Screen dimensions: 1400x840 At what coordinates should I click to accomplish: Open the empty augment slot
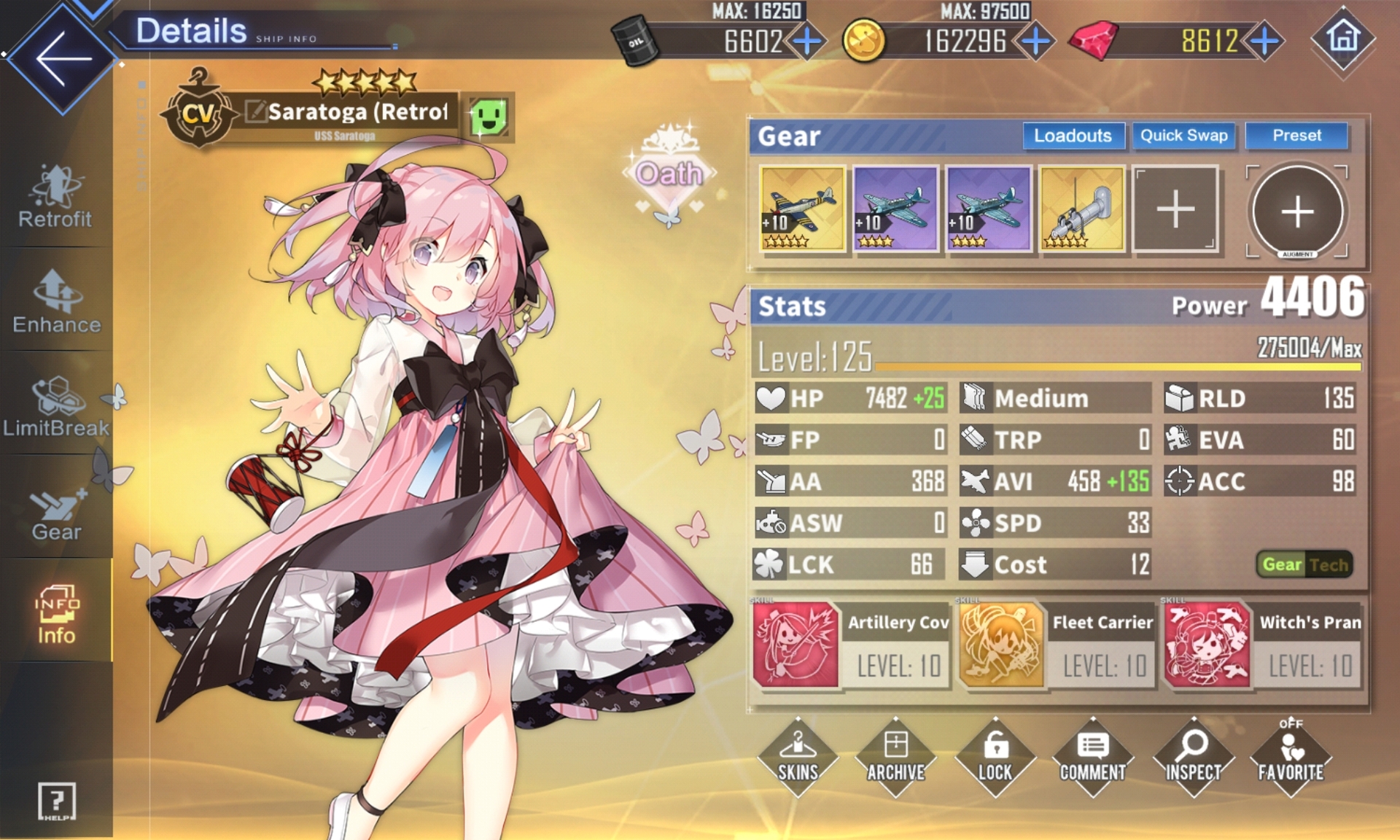click(1296, 211)
